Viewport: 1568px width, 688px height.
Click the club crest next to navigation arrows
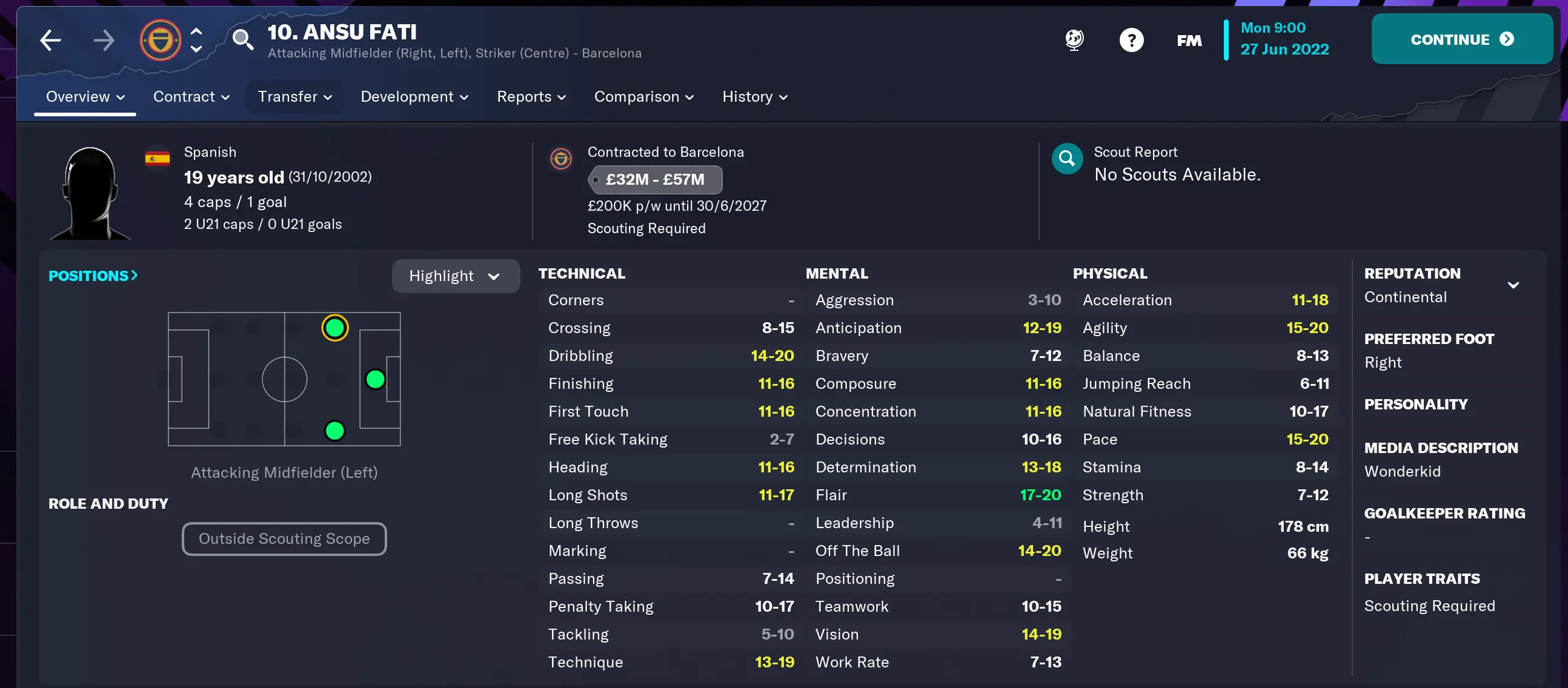(159, 39)
